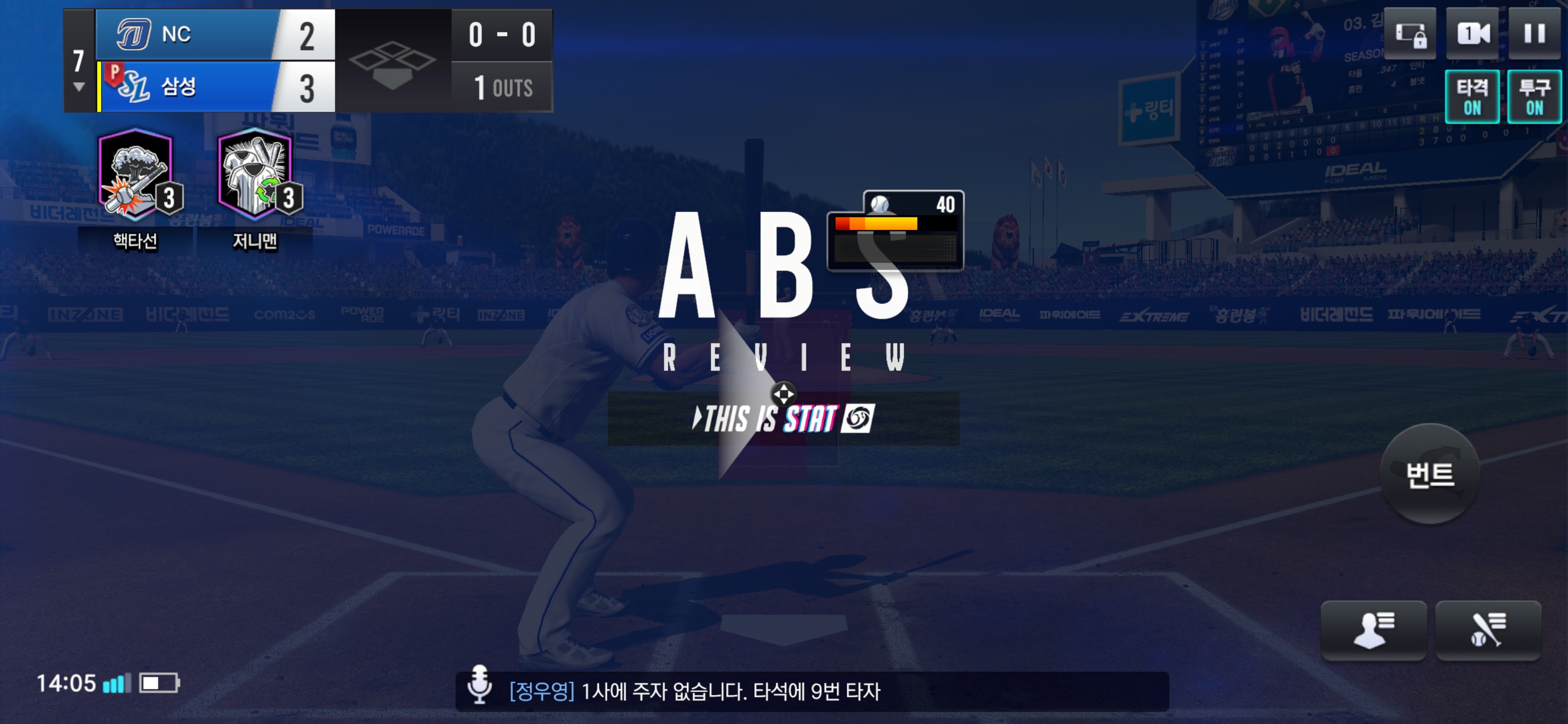Select the 번트 bunt button
The width and height of the screenshot is (1568, 724).
[1429, 474]
